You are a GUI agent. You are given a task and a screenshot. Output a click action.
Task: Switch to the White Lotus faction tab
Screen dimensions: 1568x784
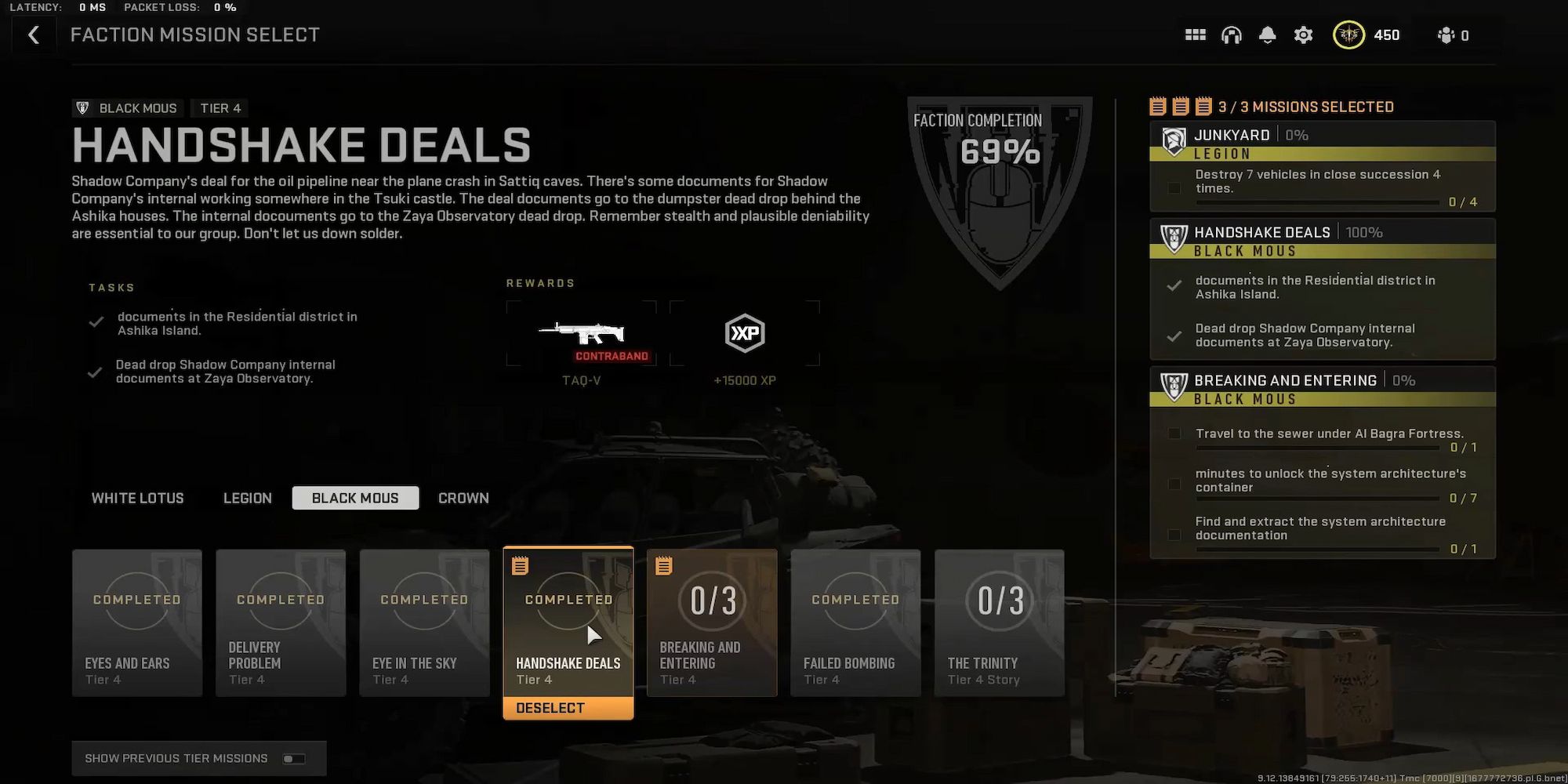(x=136, y=498)
